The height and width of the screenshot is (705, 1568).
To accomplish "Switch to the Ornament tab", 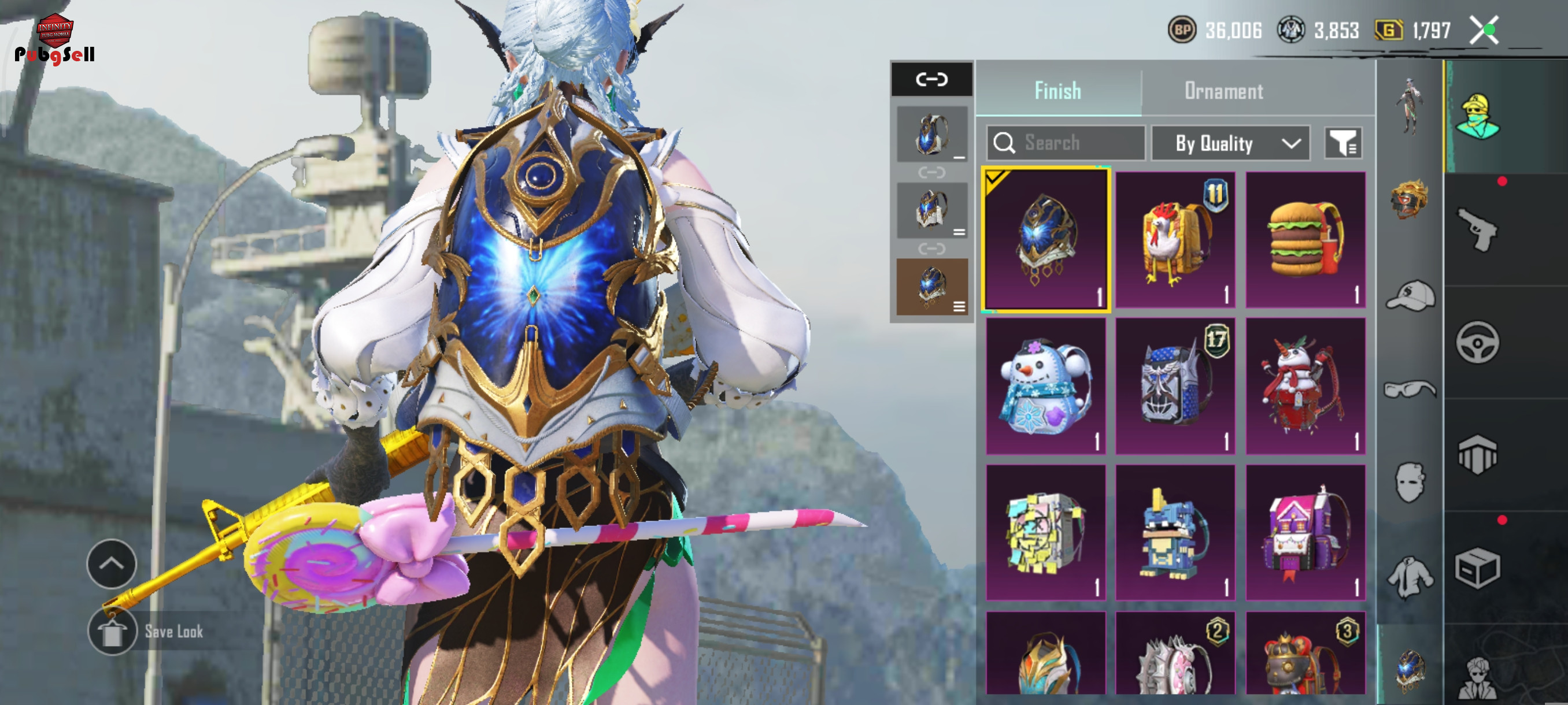I will pyautogui.click(x=1223, y=91).
